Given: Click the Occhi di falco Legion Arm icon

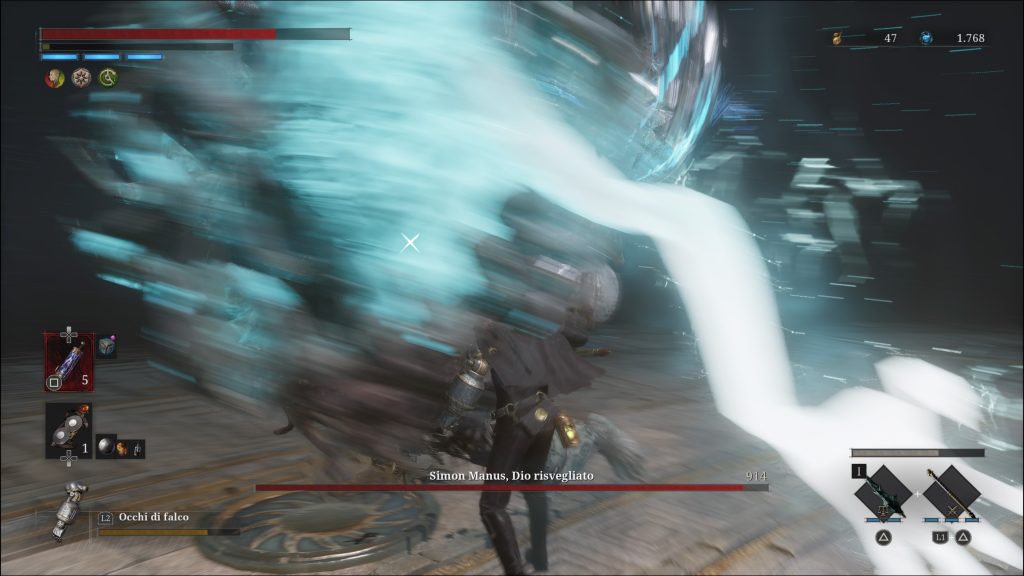Looking at the screenshot, I should (x=66, y=510).
